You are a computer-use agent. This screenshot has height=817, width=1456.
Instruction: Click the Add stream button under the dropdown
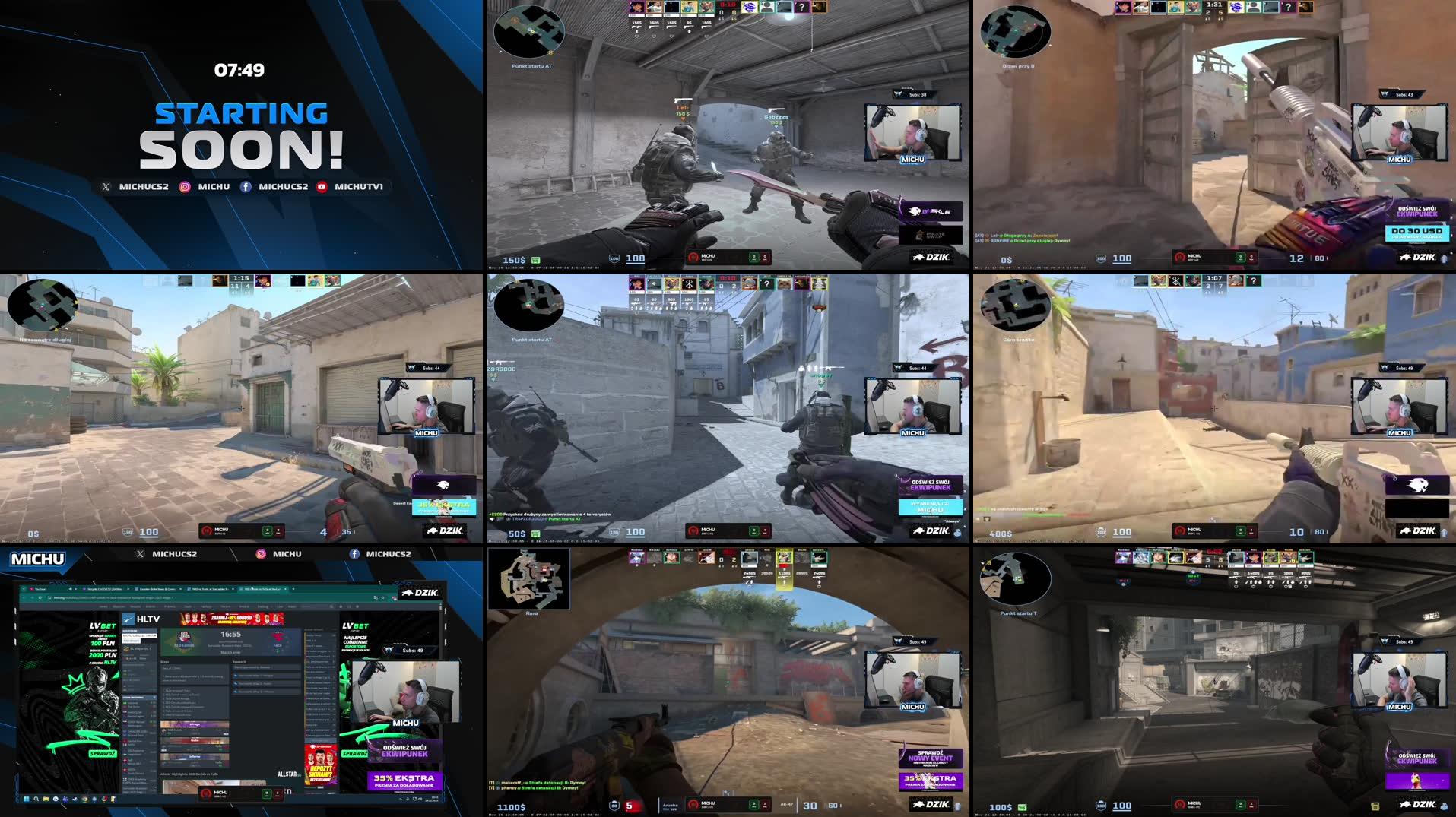click(x=132, y=641)
